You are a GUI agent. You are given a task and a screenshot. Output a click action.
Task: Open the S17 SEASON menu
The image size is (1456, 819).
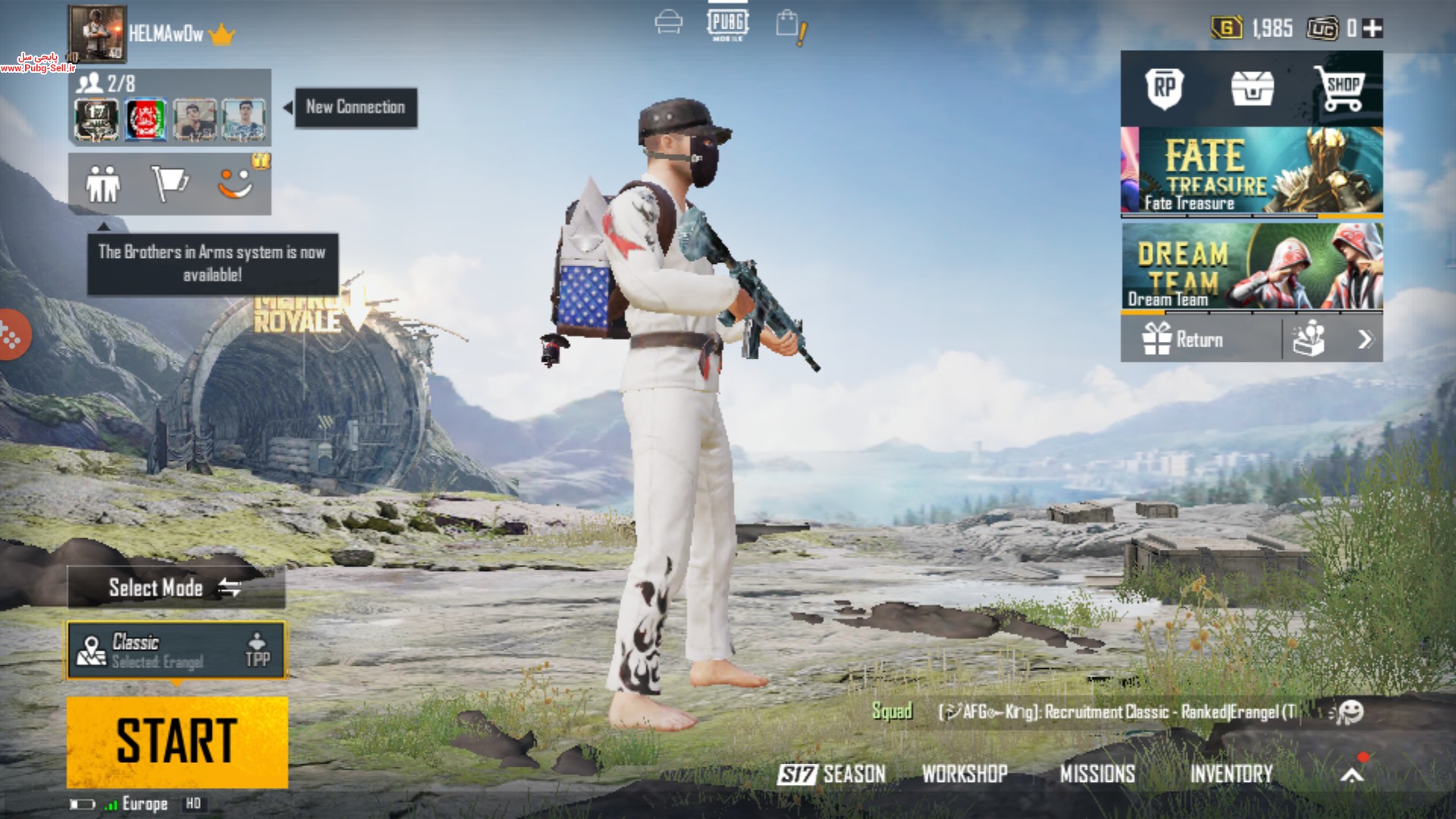[831, 773]
